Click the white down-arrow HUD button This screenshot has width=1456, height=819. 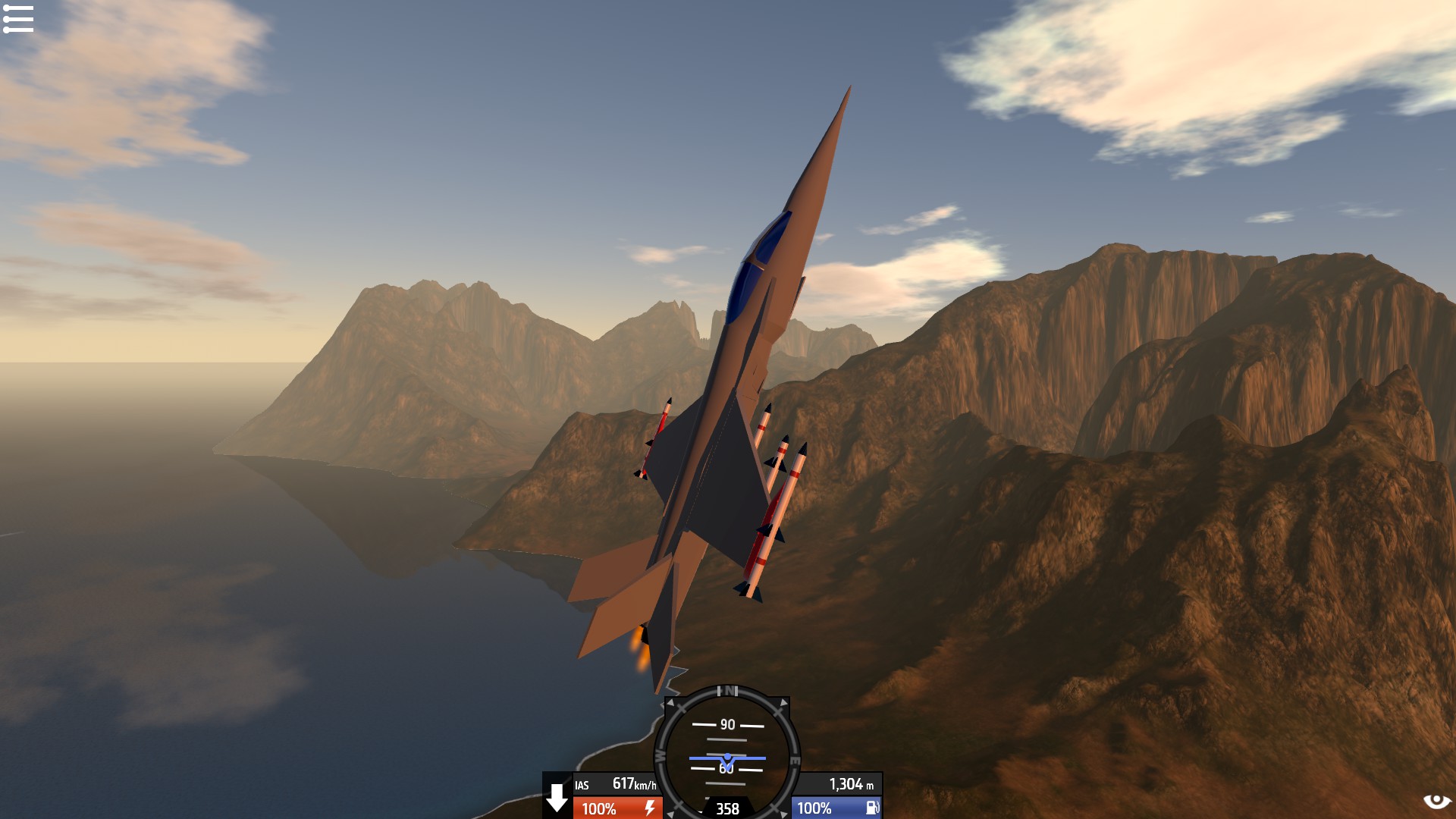557,798
